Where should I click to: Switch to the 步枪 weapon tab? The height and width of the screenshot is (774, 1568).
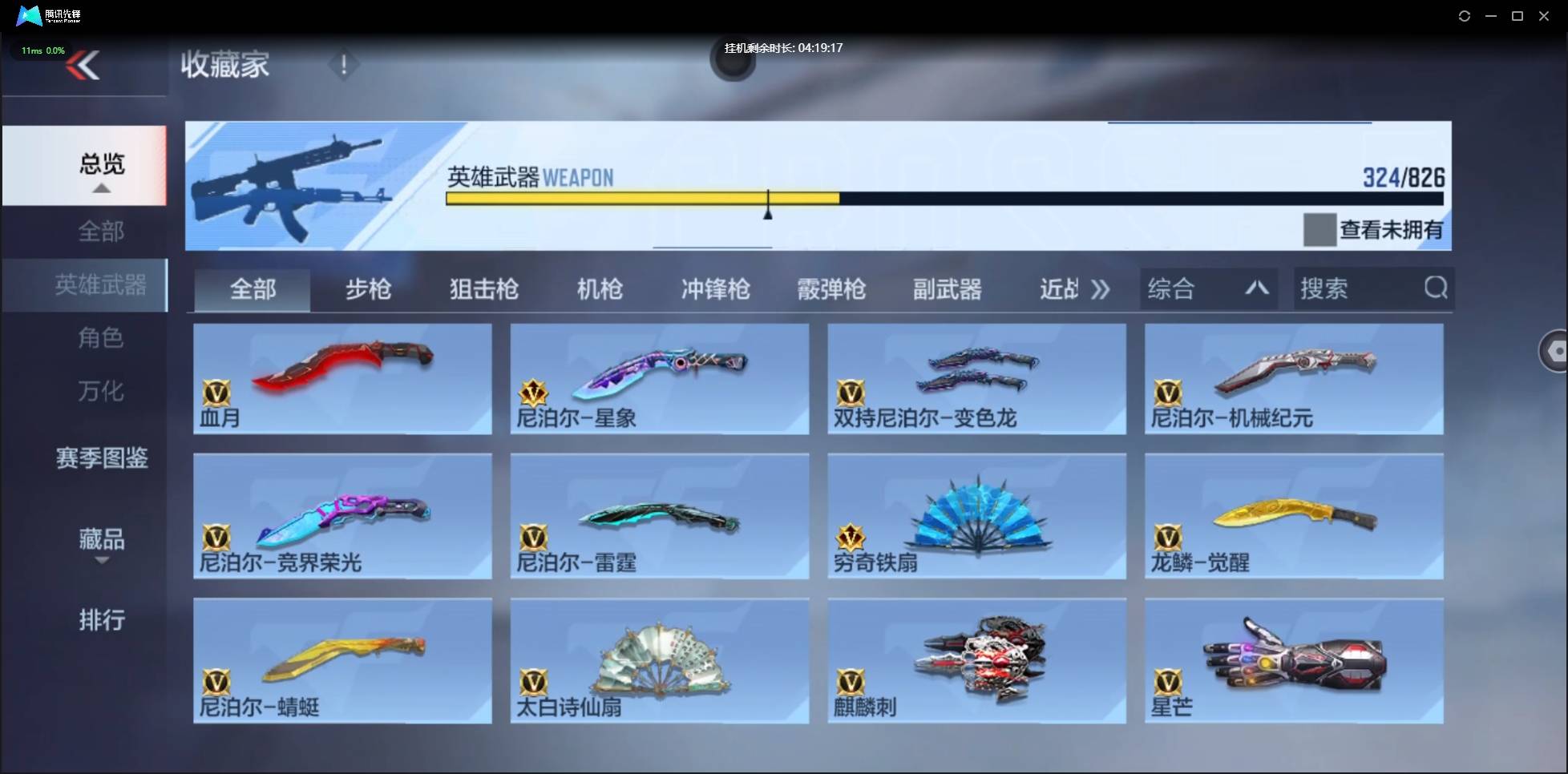click(368, 289)
